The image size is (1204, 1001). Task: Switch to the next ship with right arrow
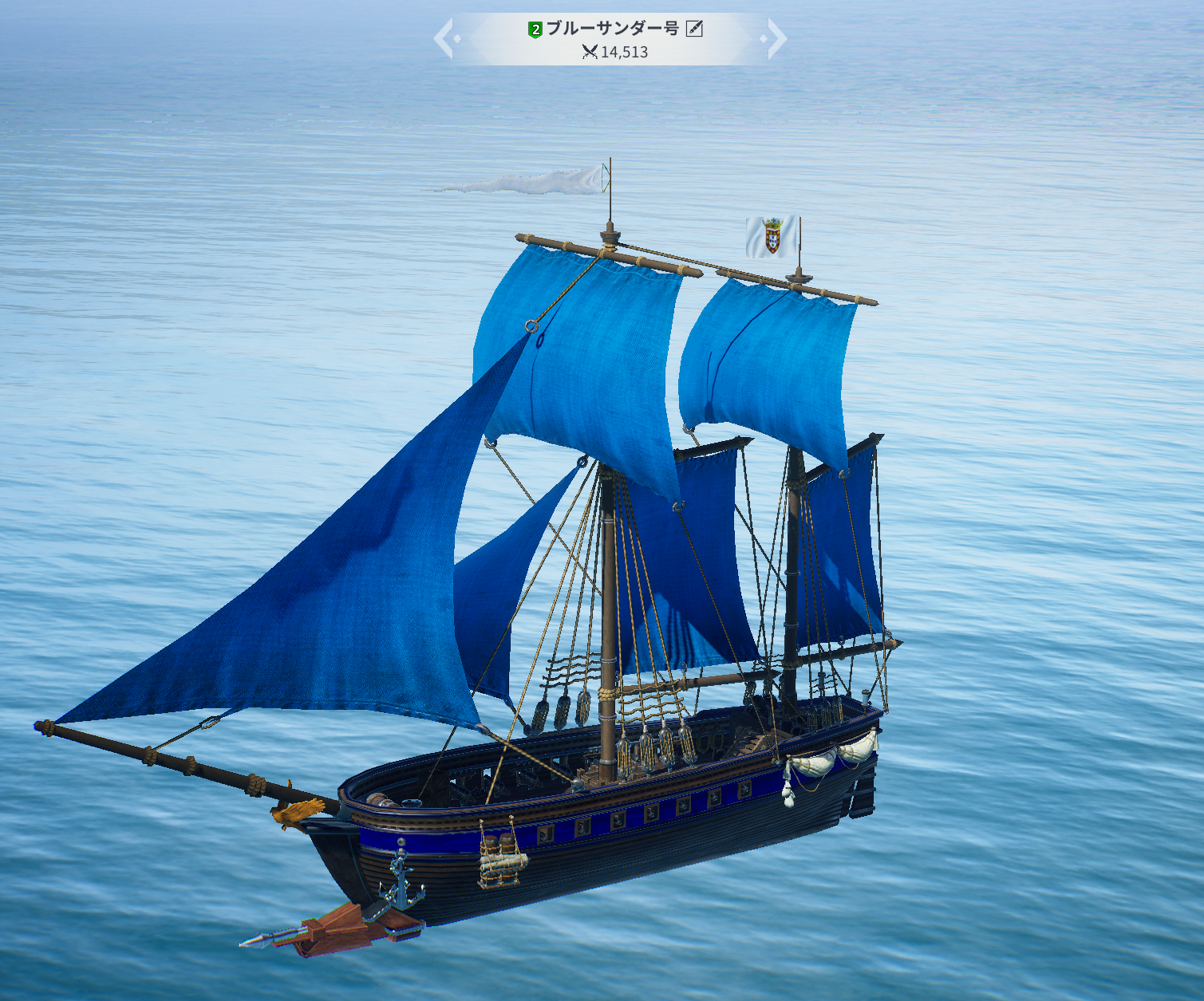[776, 39]
